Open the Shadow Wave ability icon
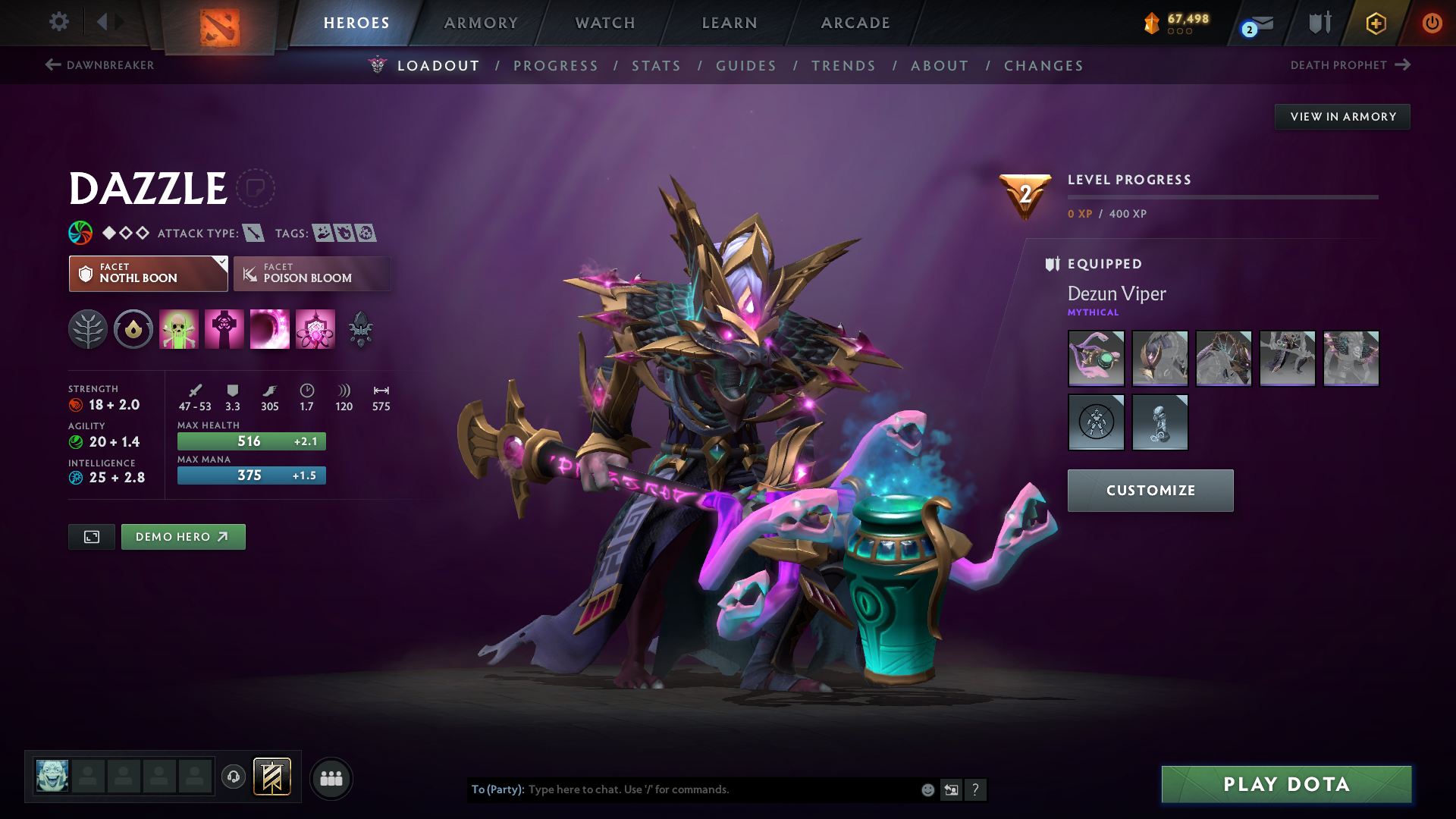Viewport: 1456px width, 819px height. pyautogui.click(x=270, y=329)
